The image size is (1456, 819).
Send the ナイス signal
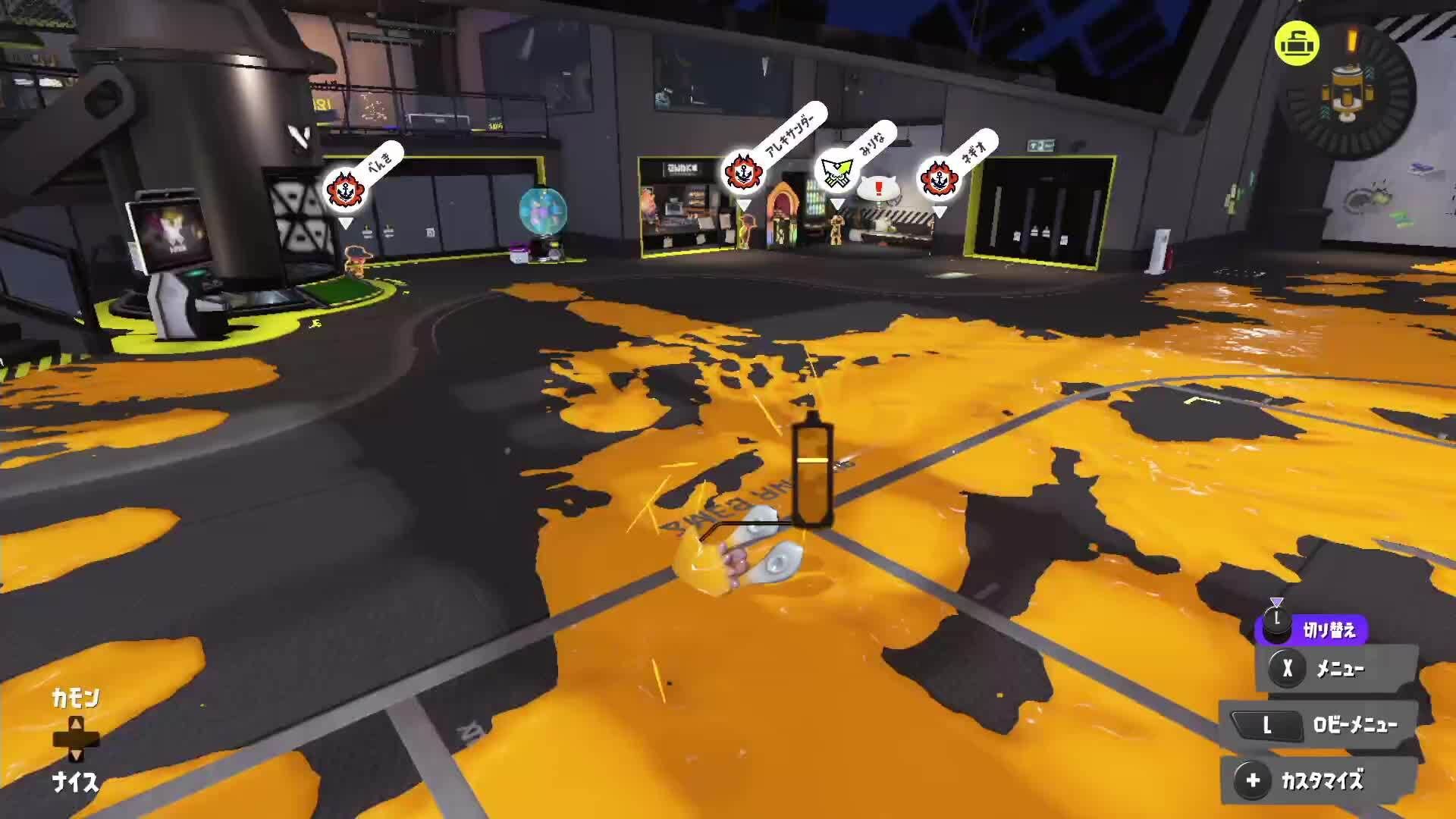point(75,782)
